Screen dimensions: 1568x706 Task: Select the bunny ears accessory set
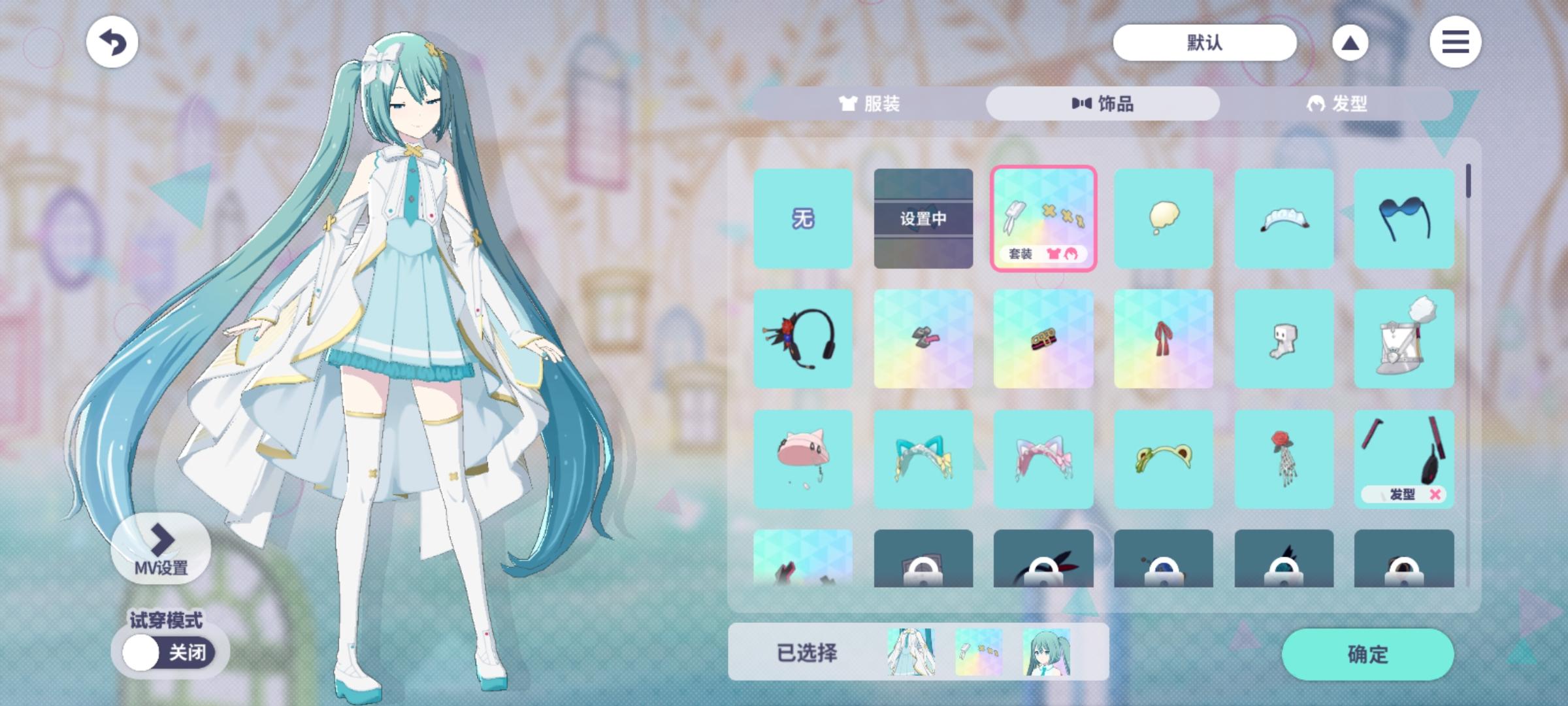point(1043,219)
